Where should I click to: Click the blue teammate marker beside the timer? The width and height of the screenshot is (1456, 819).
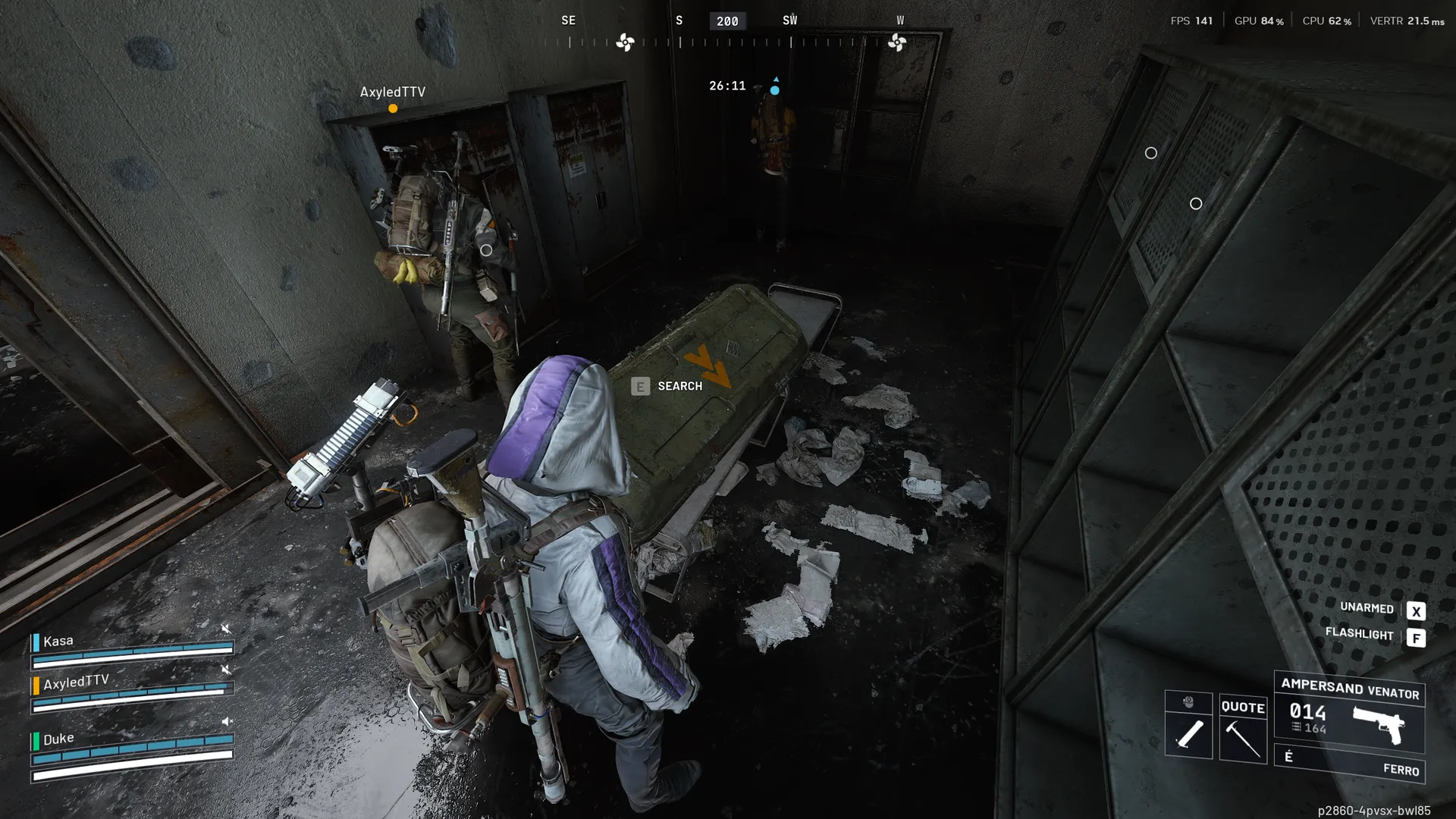[x=774, y=89]
